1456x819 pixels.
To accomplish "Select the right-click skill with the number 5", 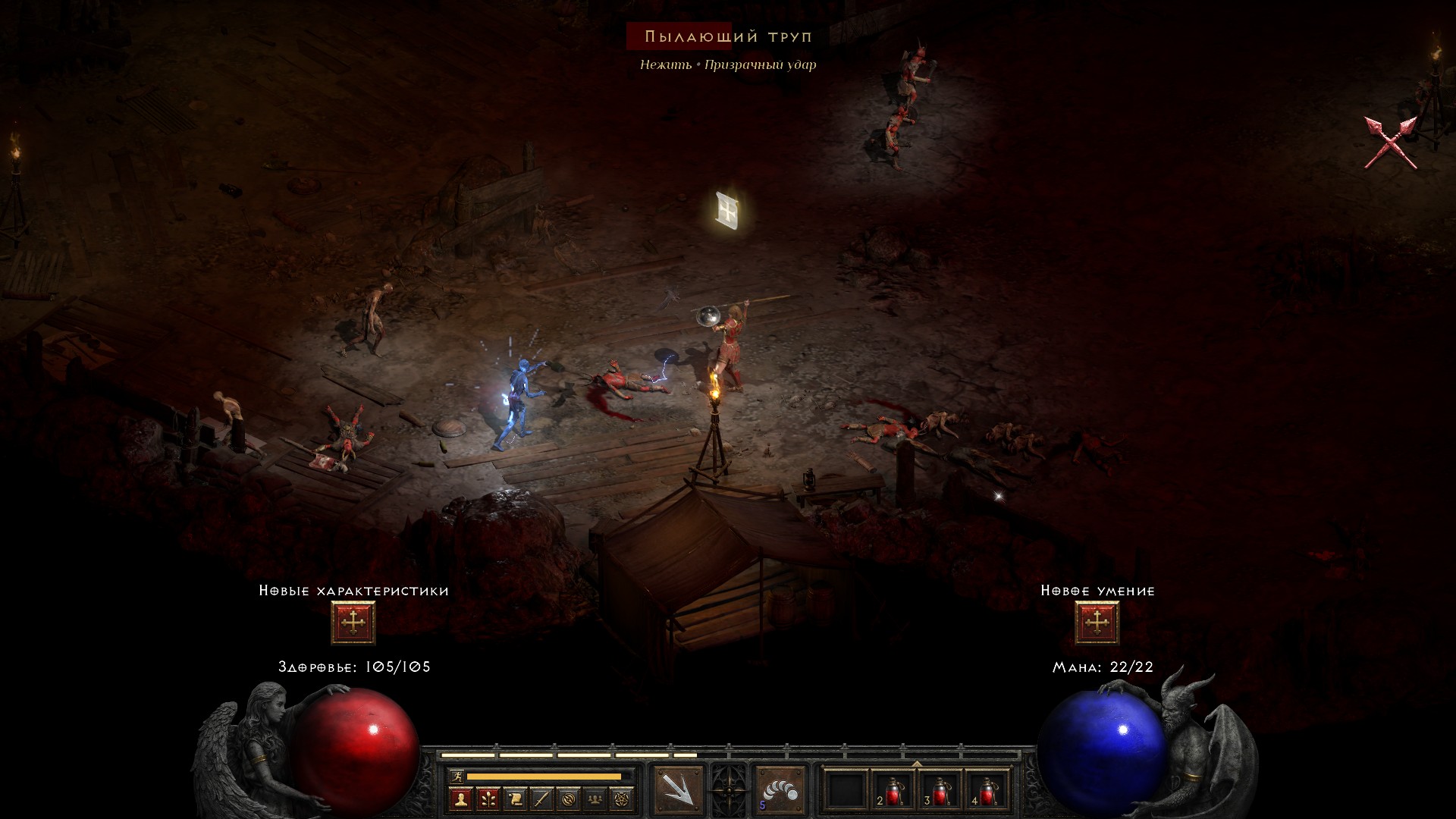I will (780, 790).
